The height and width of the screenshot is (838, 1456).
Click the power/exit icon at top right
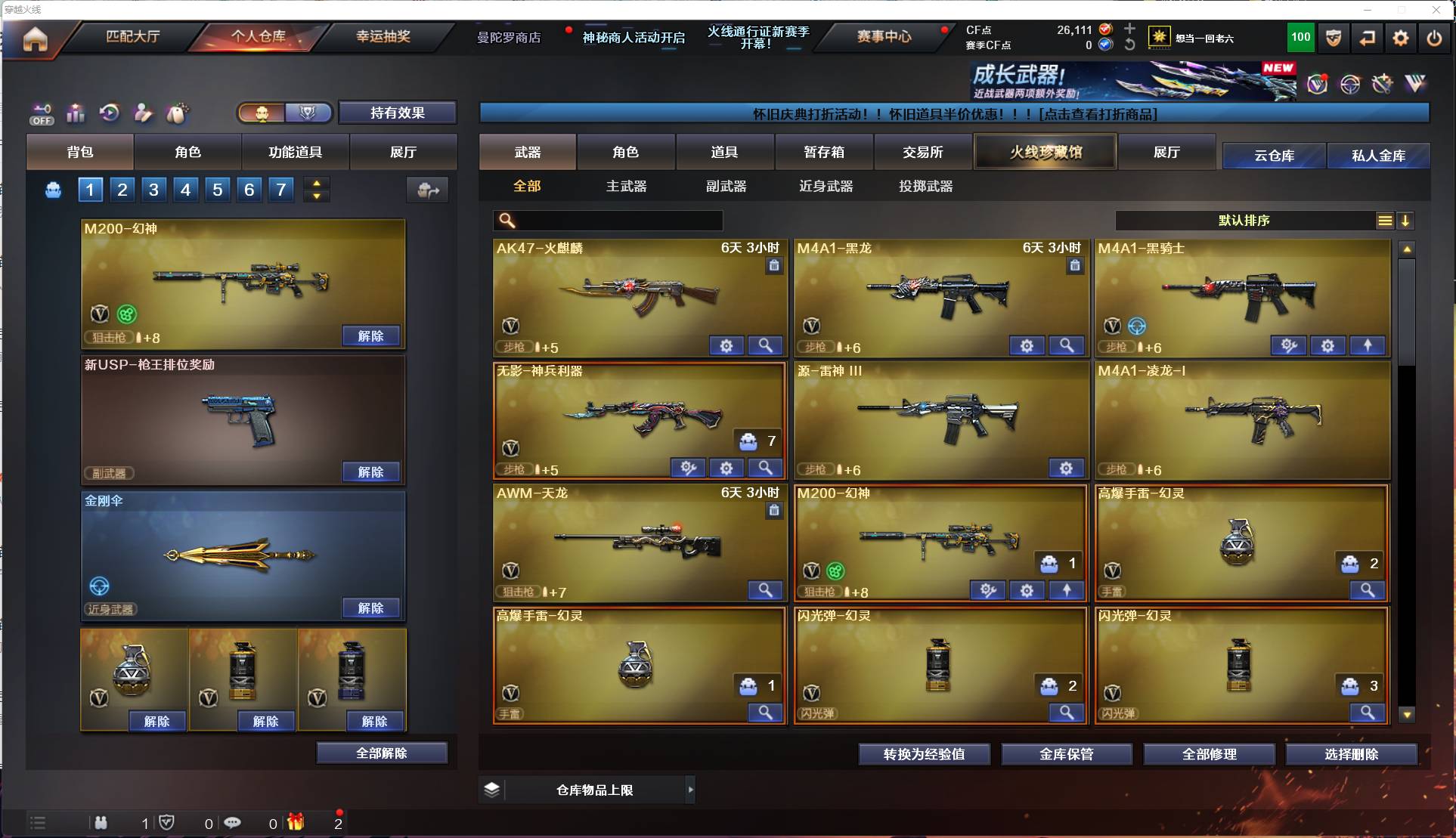[x=1434, y=37]
